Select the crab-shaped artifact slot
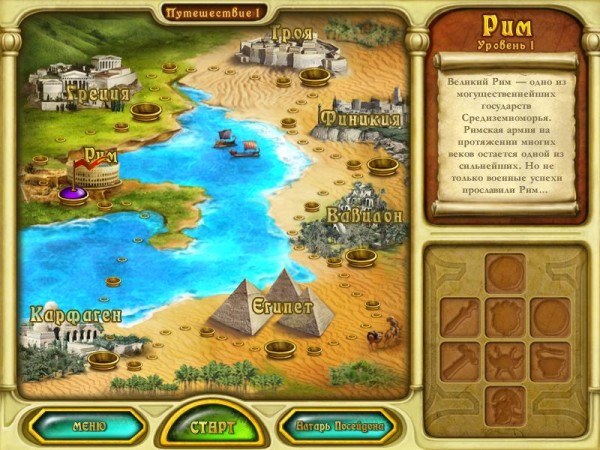This screenshot has width=600, height=450. click(x=505, y=361)
